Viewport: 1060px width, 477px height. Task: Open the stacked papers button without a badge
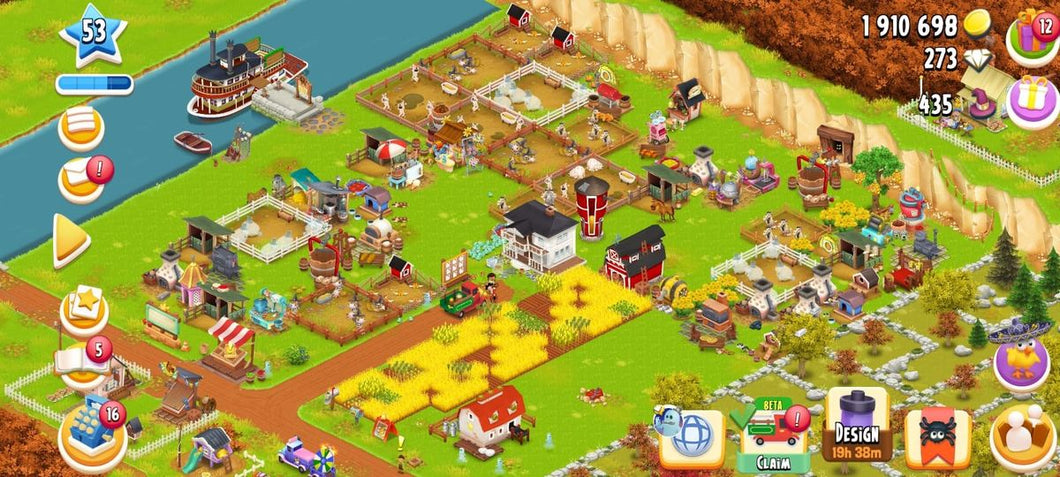pyautogui.click(x=81, y=128)
